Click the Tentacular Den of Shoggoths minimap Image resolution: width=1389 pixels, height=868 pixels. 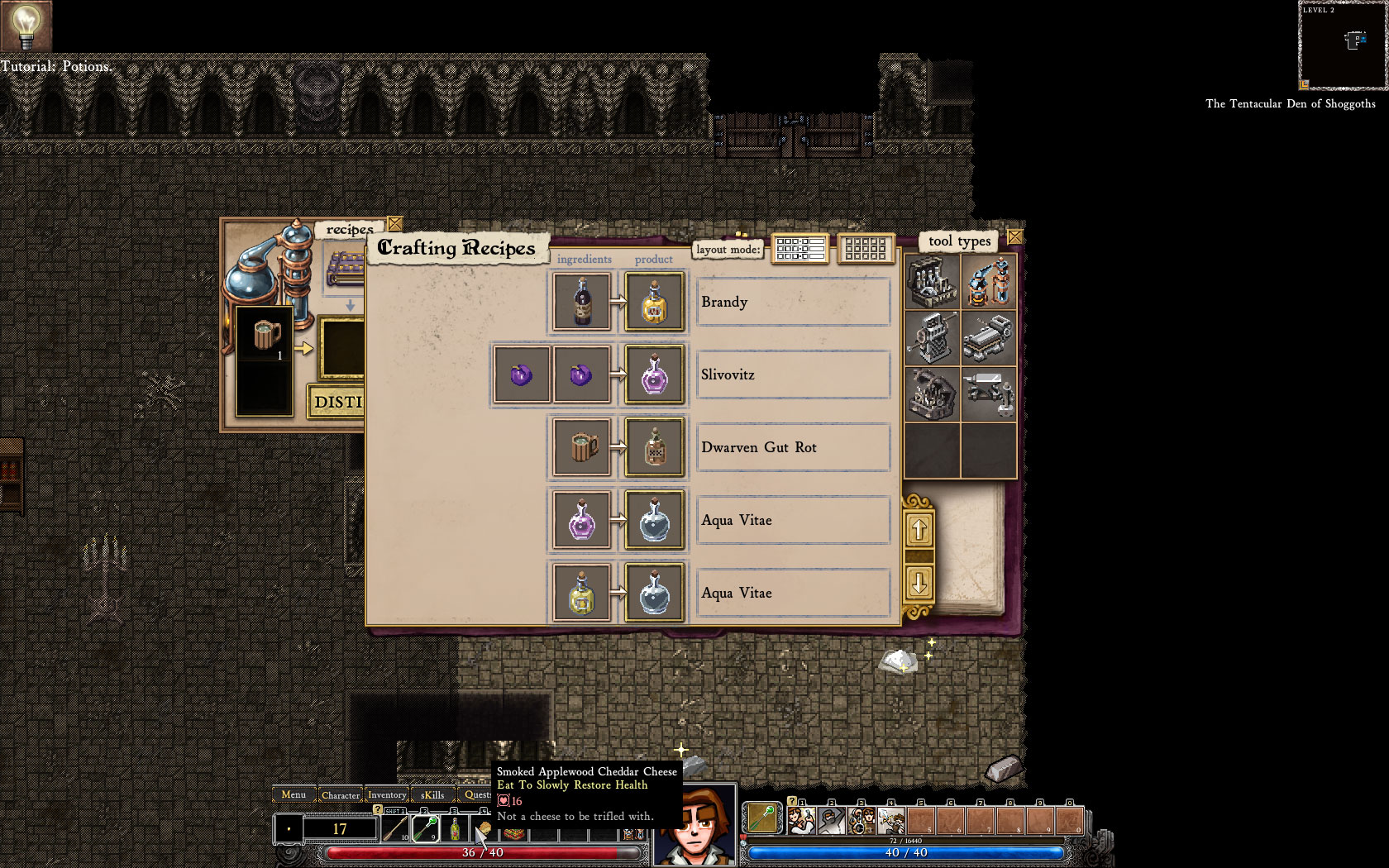[1341, 47]
